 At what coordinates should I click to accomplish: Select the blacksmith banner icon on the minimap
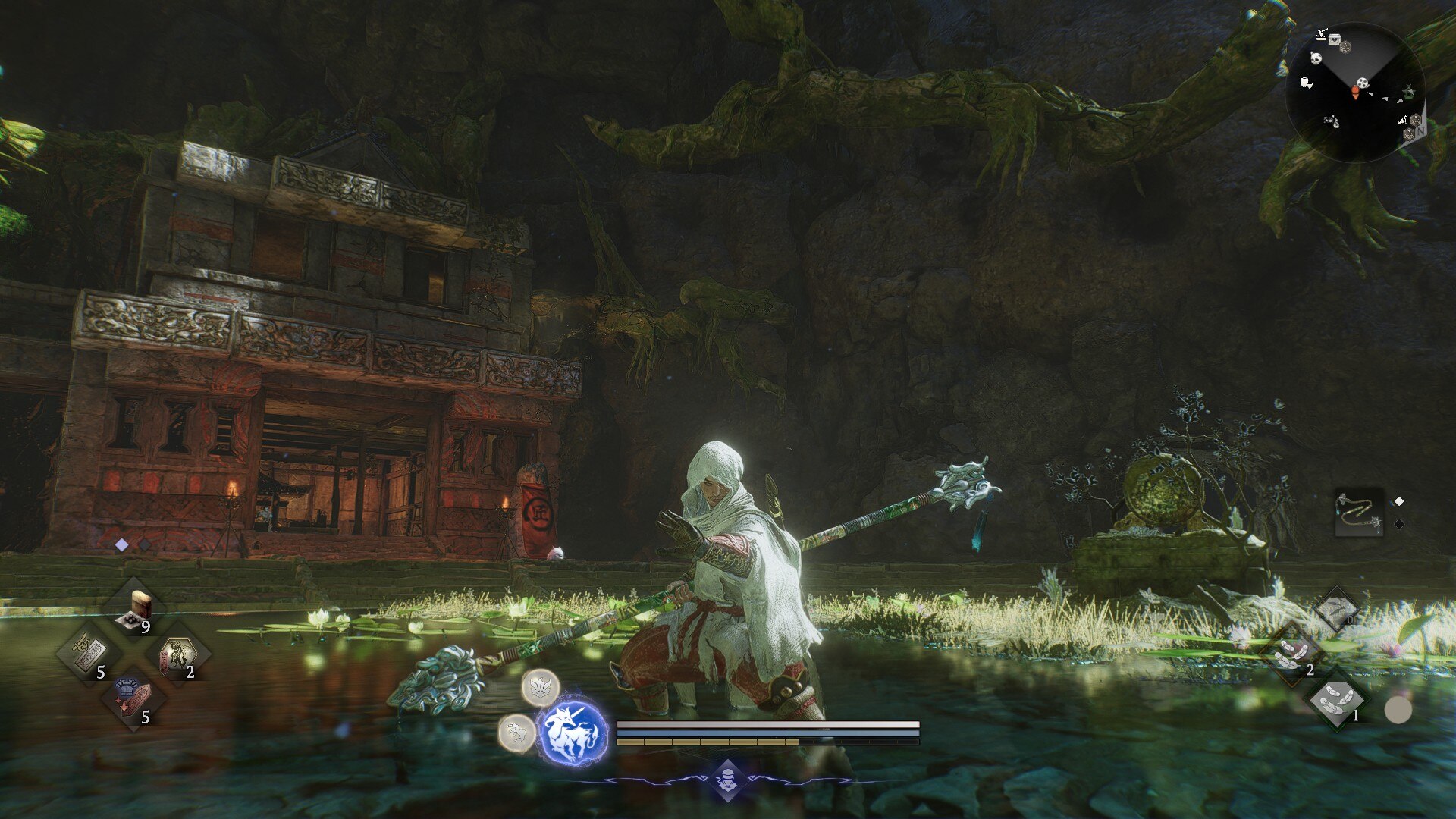click(x=1321, y=34)
